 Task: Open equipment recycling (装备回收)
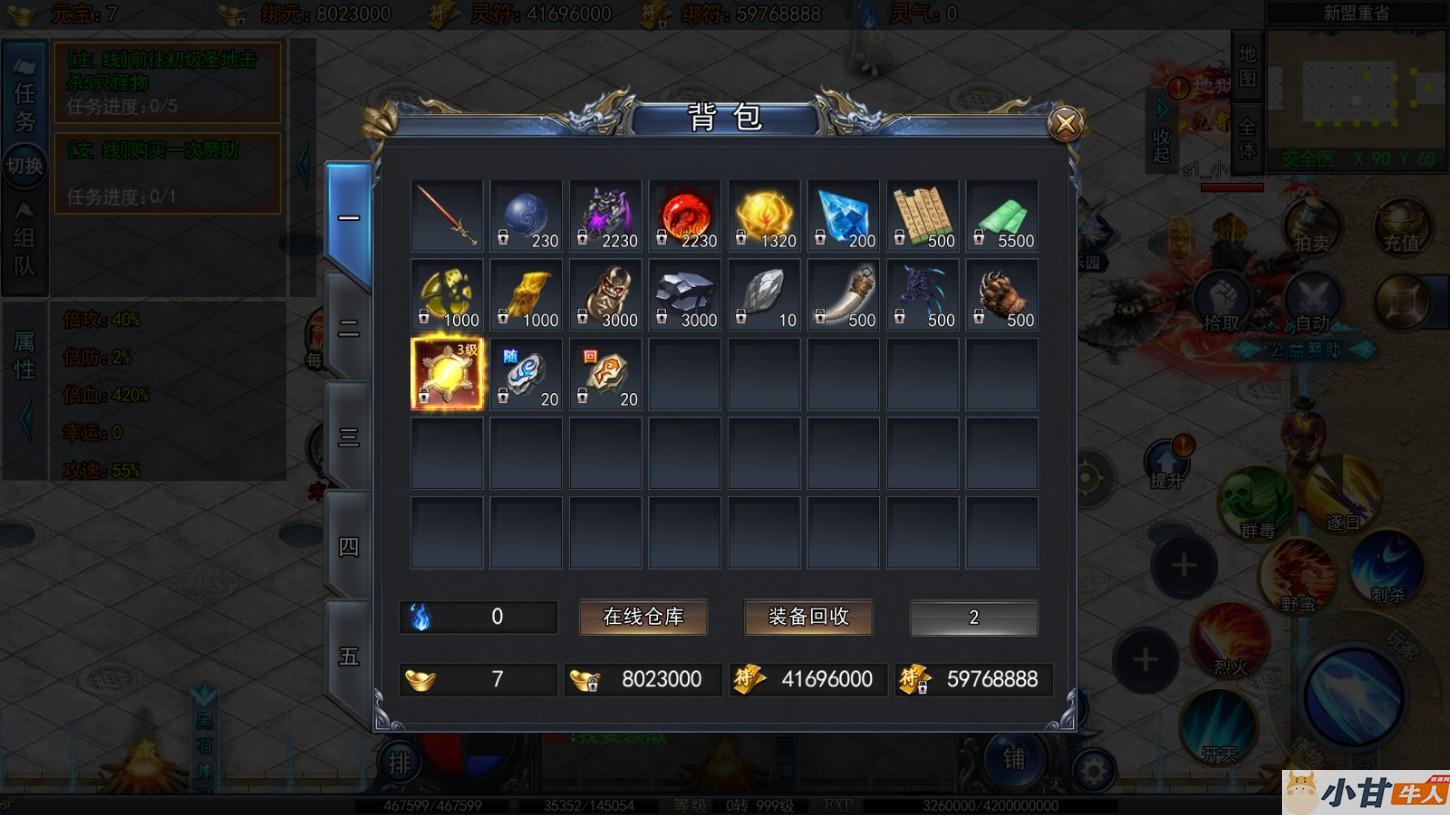(808, 617)
